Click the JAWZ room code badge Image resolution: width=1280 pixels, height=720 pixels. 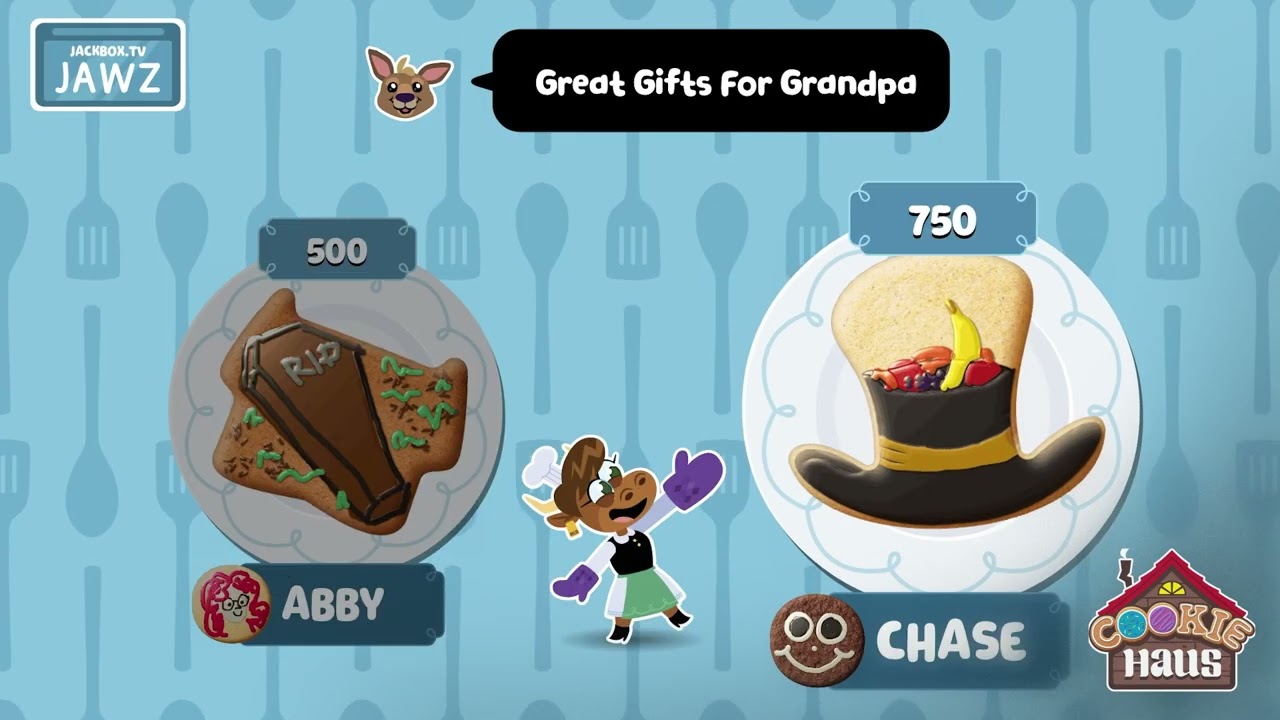click(x=108, y=65)
